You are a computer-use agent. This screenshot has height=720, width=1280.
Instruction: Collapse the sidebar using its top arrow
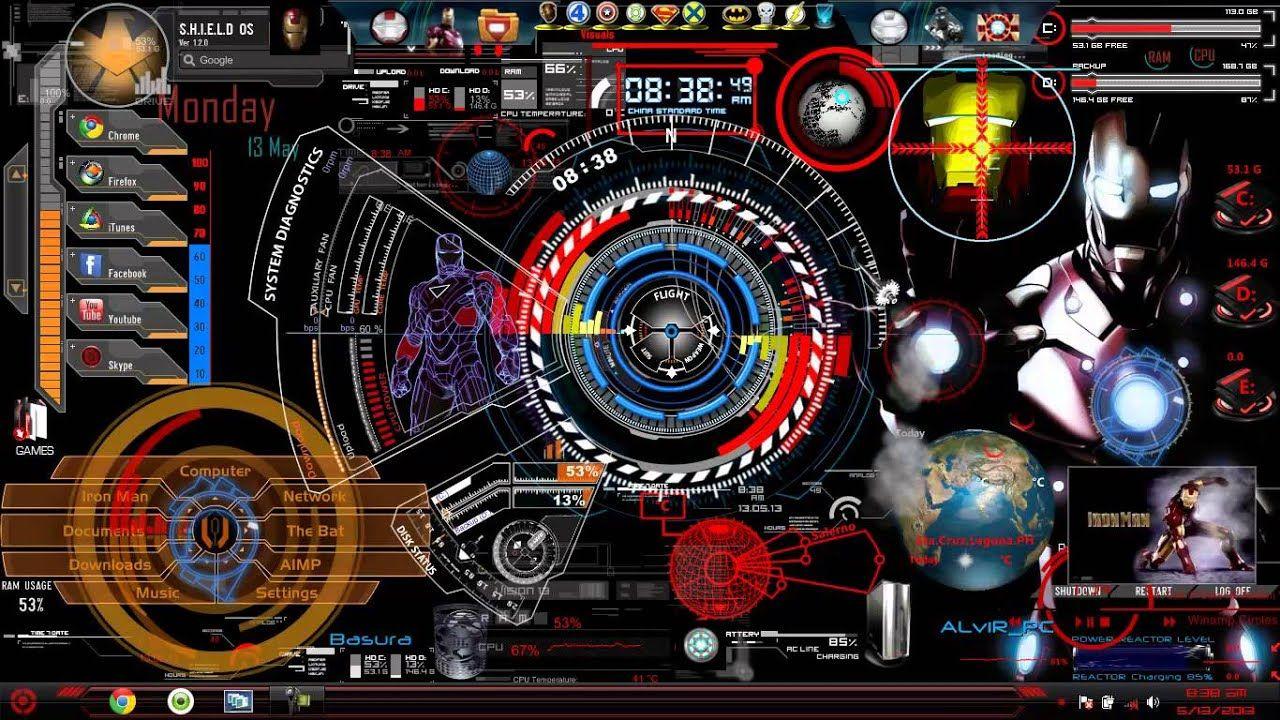tap(15, 173)
